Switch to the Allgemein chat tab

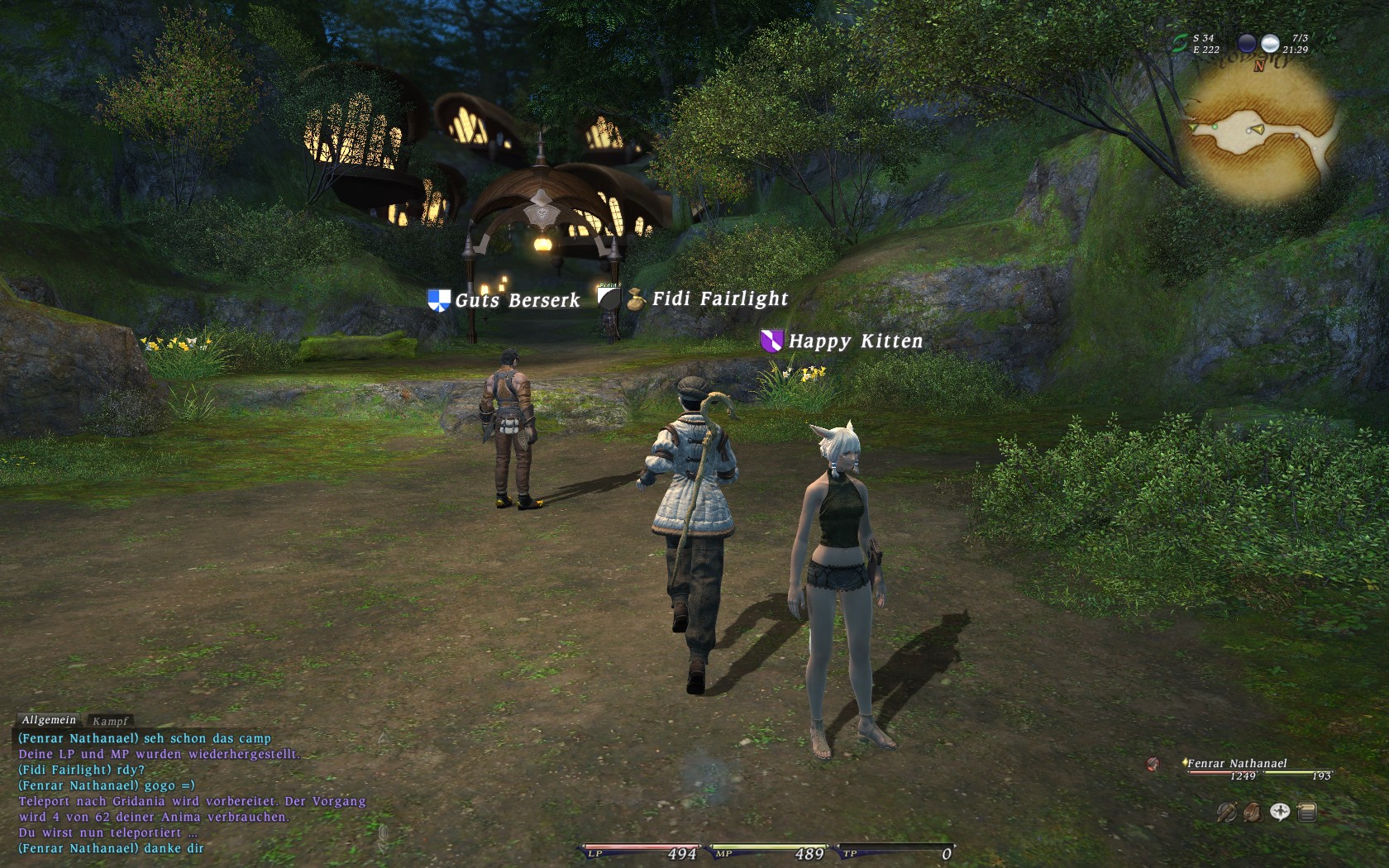(x=49, y=720)
